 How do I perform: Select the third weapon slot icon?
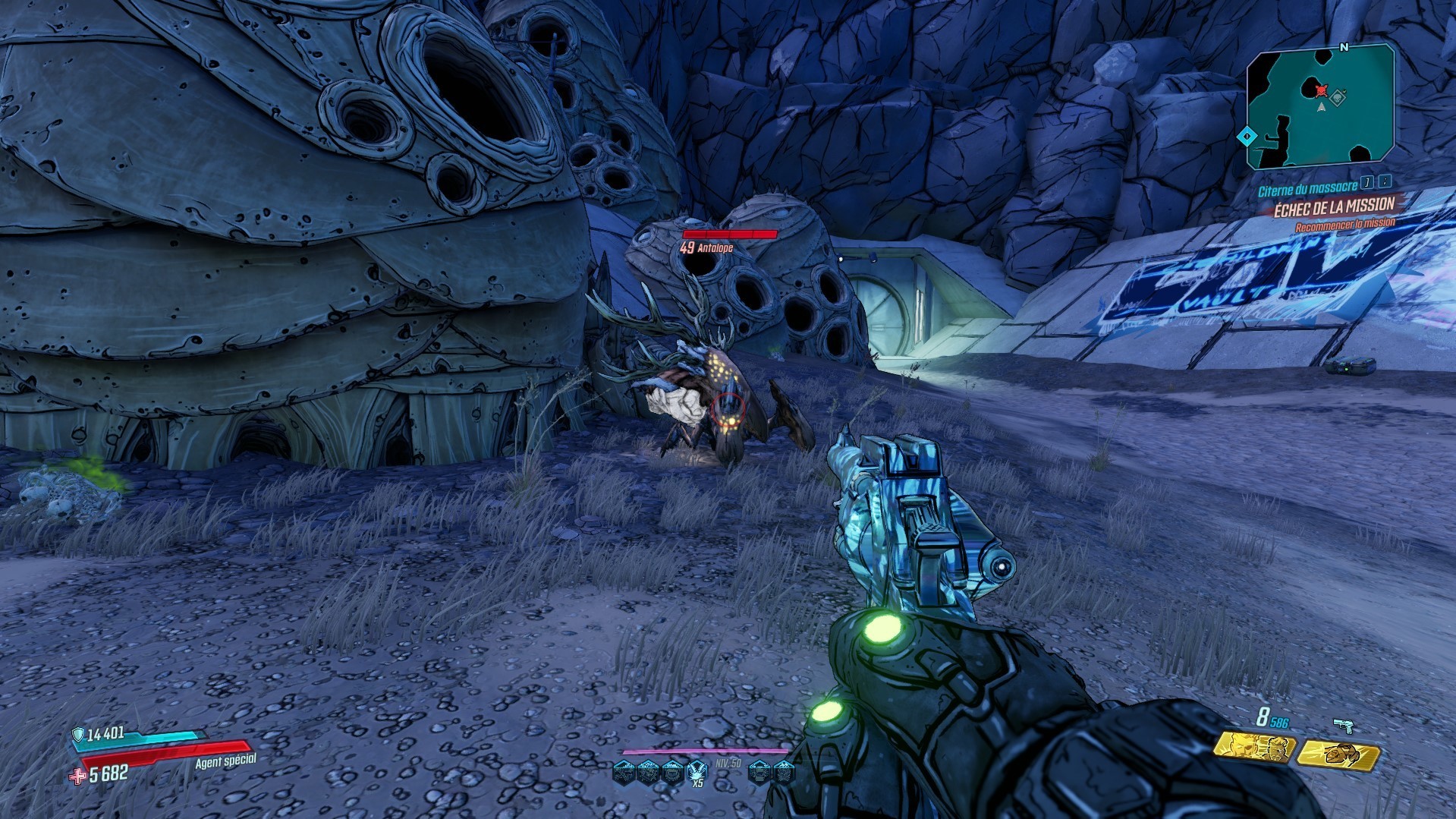point(672,772)
